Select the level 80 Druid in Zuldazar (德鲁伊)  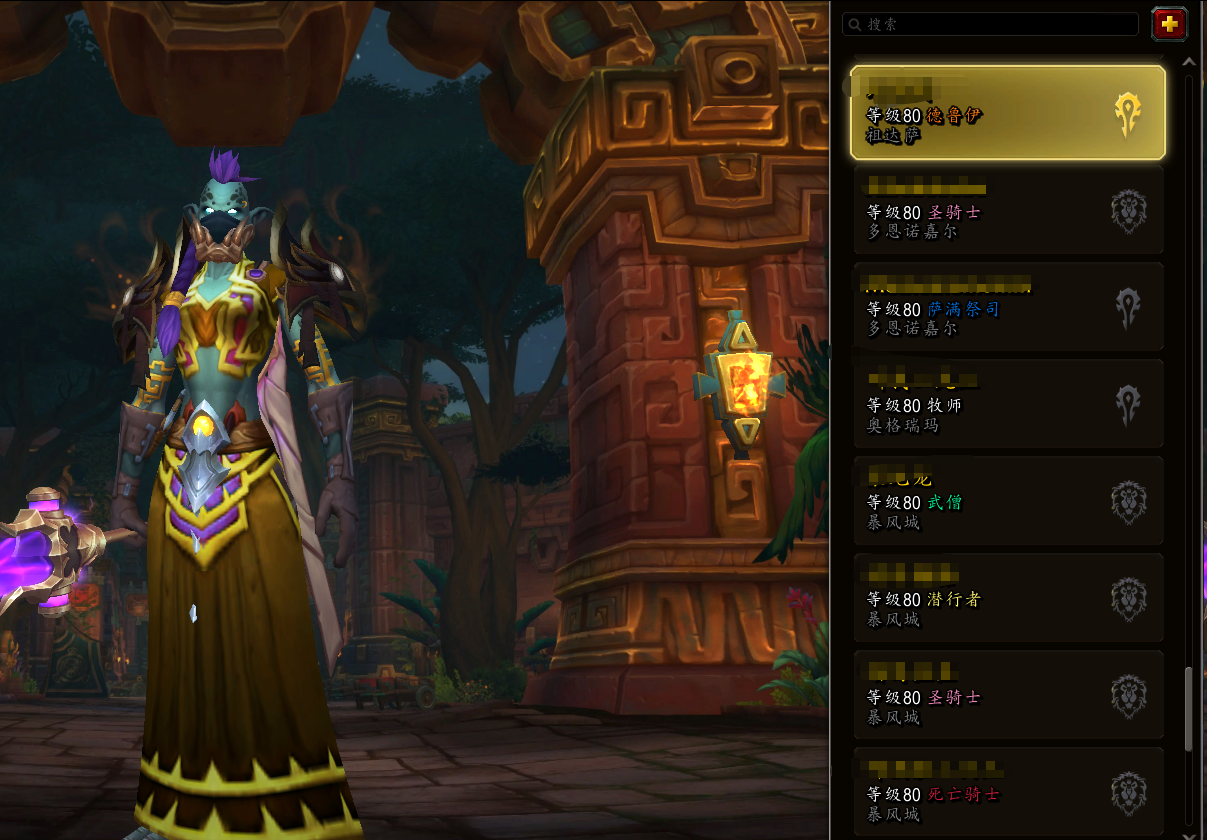[x=1008, y=113]
